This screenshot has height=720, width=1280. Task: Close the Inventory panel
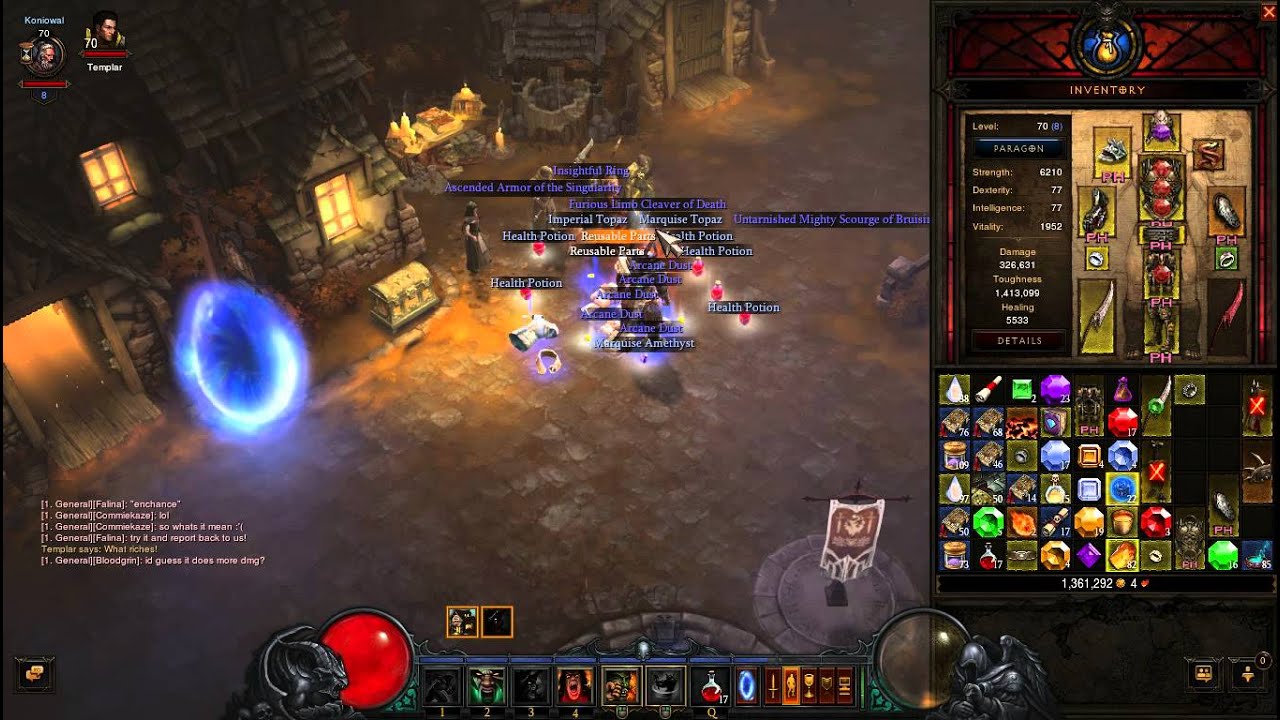pos(1268,12)
